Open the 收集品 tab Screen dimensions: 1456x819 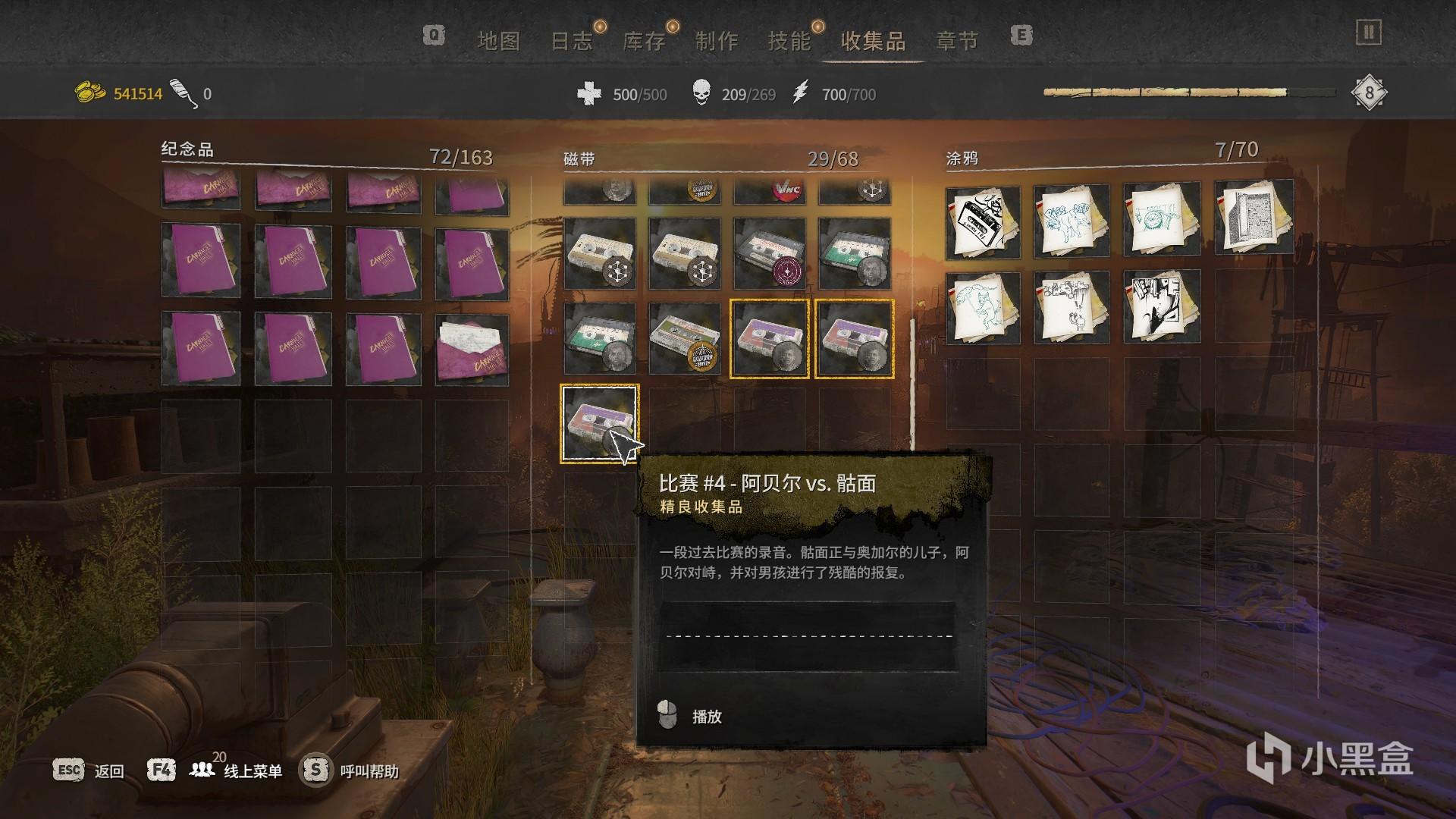point(873,41)
